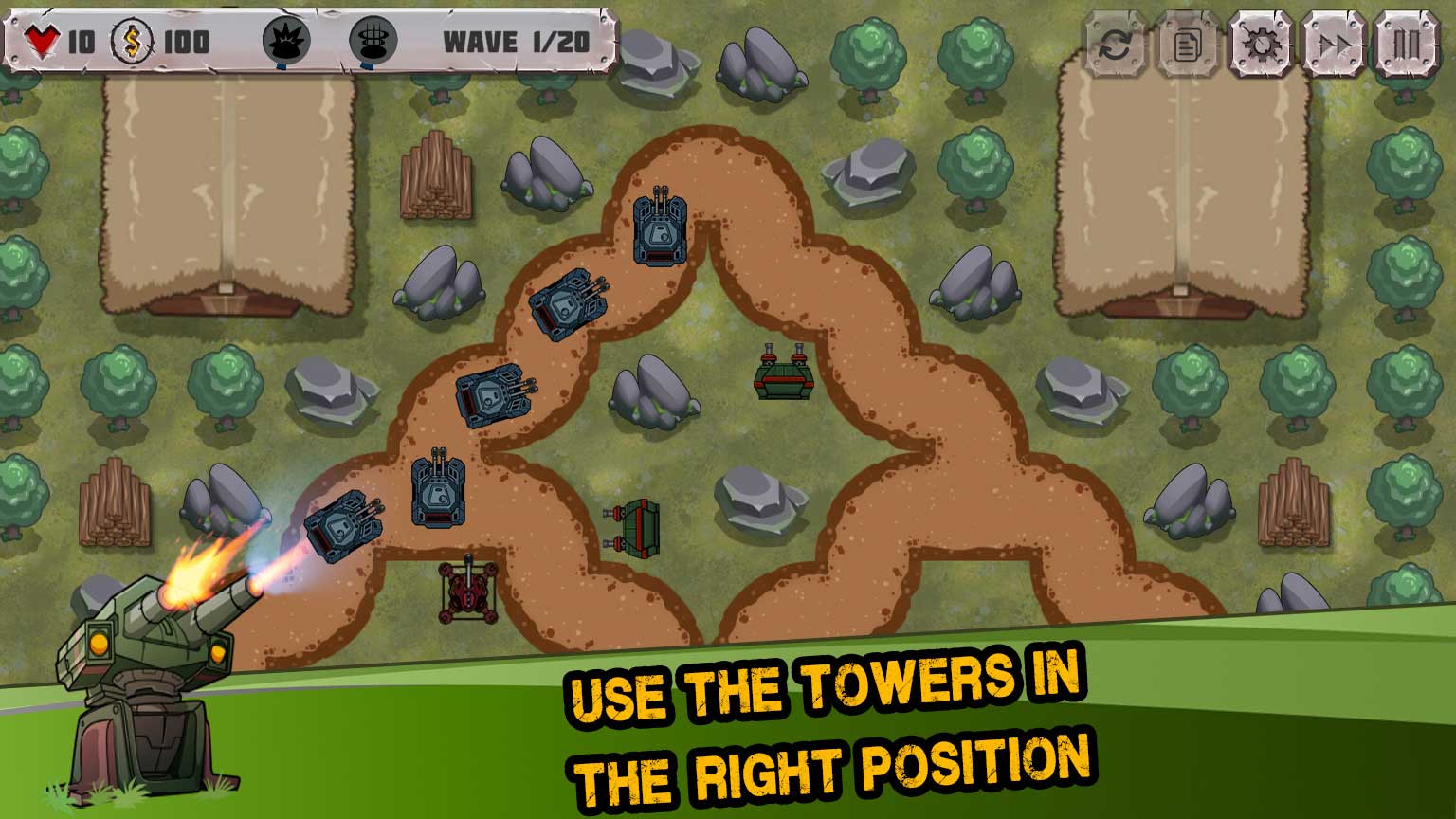
Task: Activate the cage trap special ability
Action: pyautogui.click(x=373, y=42)
